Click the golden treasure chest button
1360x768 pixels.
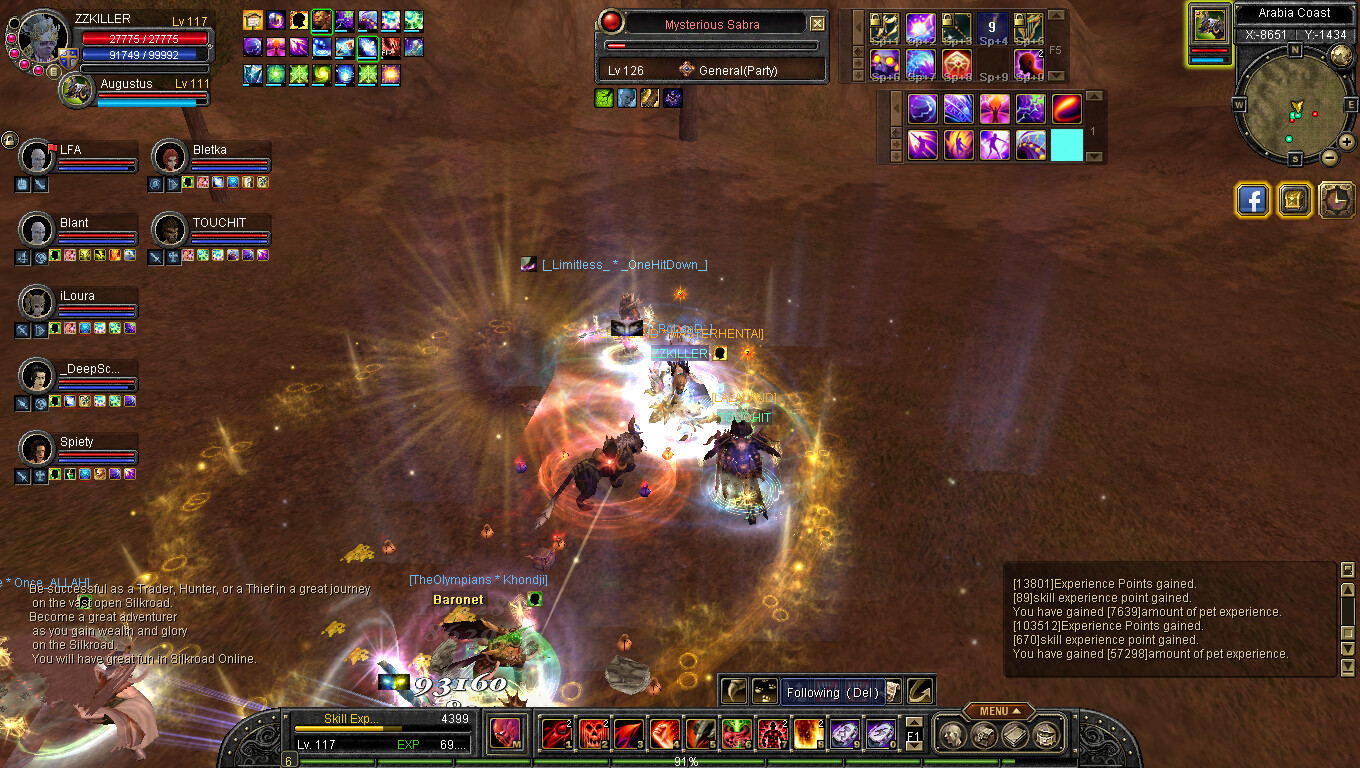point(1294,200)
